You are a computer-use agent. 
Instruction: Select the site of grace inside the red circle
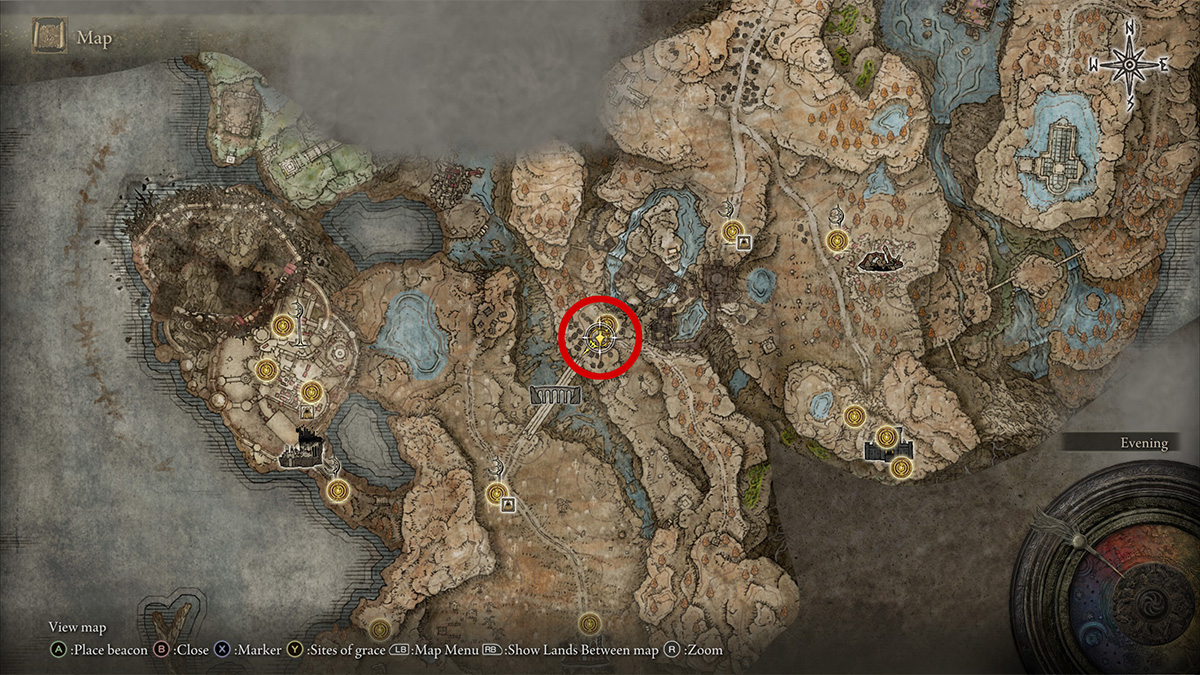(x=606, y=324)
